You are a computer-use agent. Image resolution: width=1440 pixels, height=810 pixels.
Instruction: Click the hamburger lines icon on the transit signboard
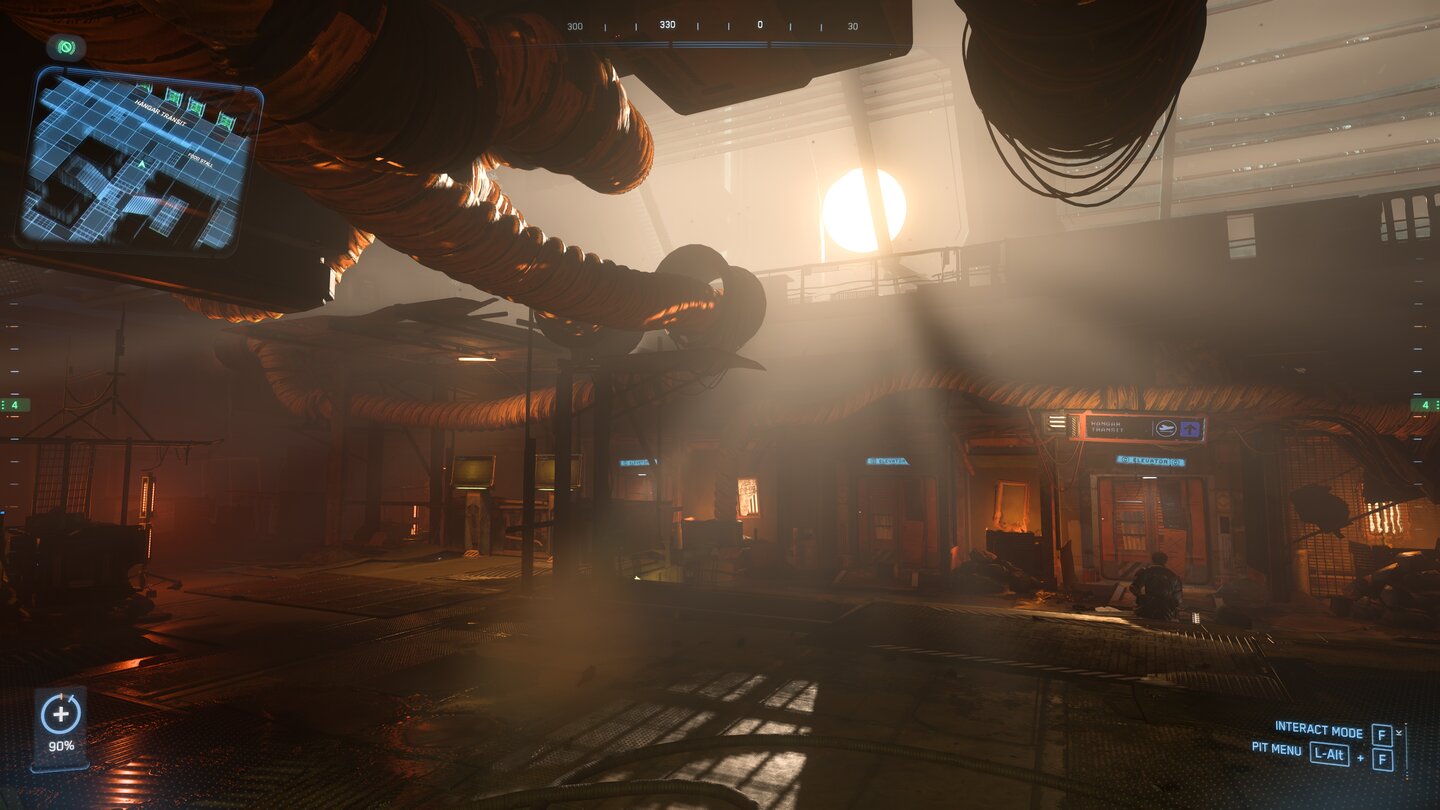[x=1057, y=423]
